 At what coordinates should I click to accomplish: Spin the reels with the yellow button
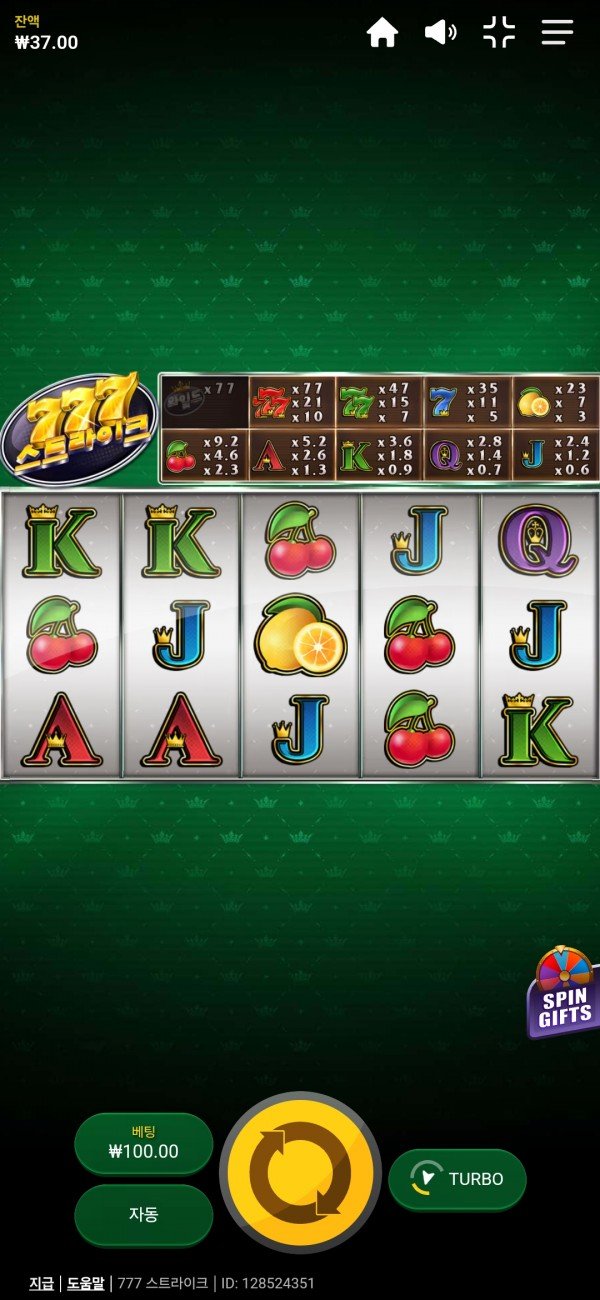(x=300, y=1172)
